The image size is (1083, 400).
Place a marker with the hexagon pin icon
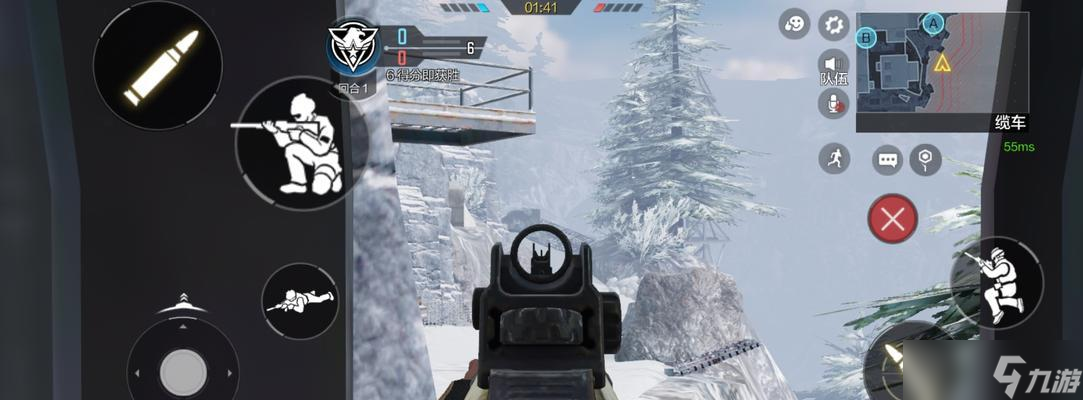pos(927,158)
